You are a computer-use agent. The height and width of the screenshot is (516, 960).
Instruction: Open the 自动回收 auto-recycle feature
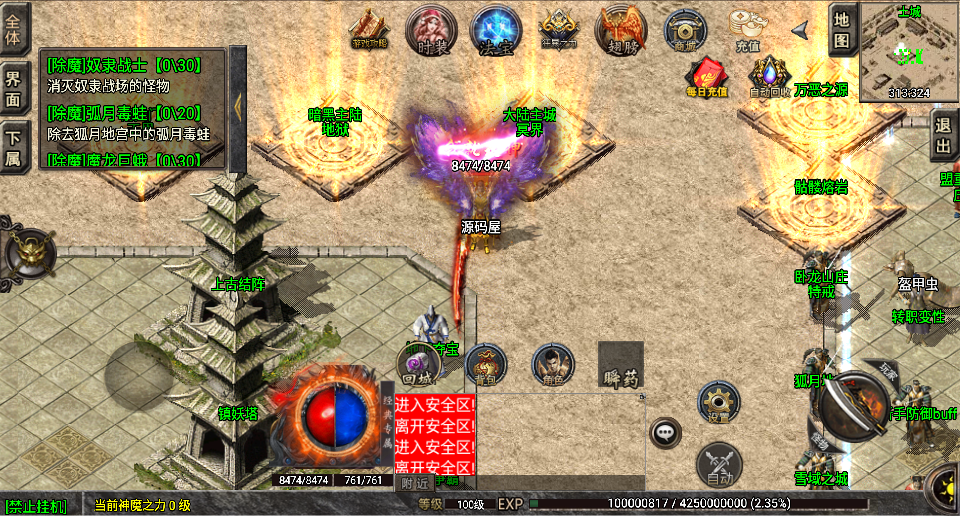(x=769, y=76)
